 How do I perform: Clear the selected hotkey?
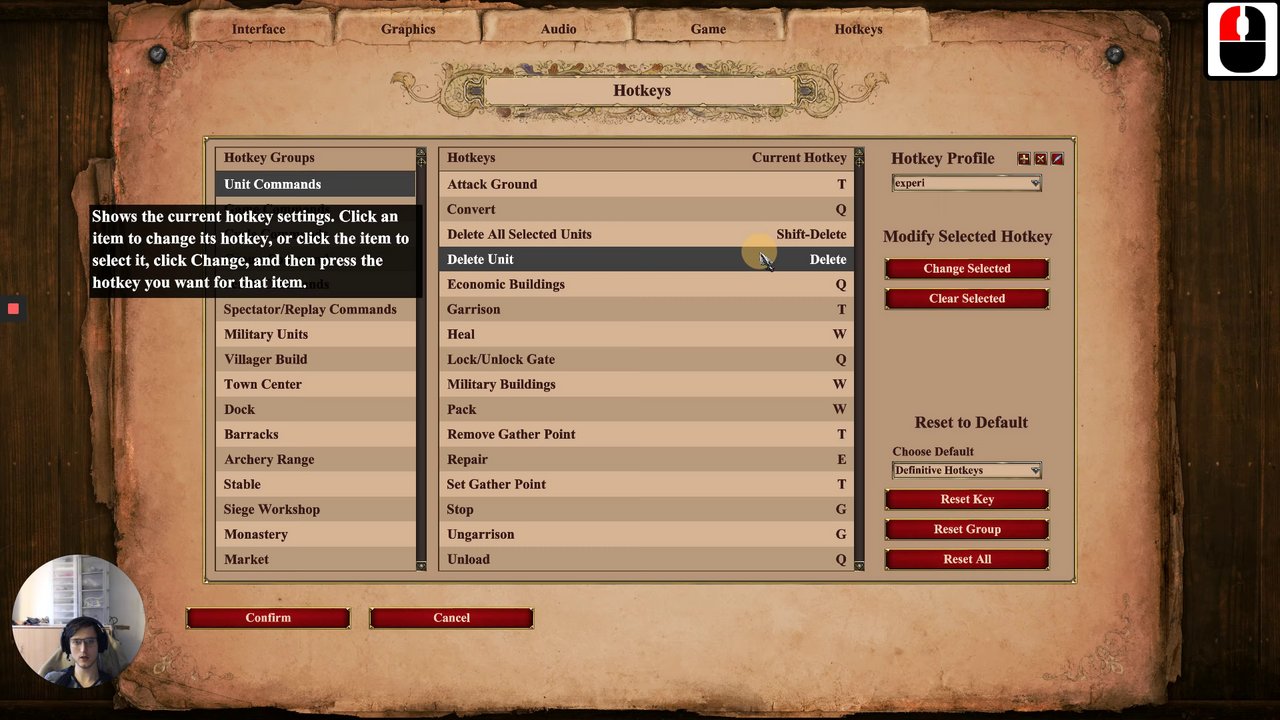[966, 299]
